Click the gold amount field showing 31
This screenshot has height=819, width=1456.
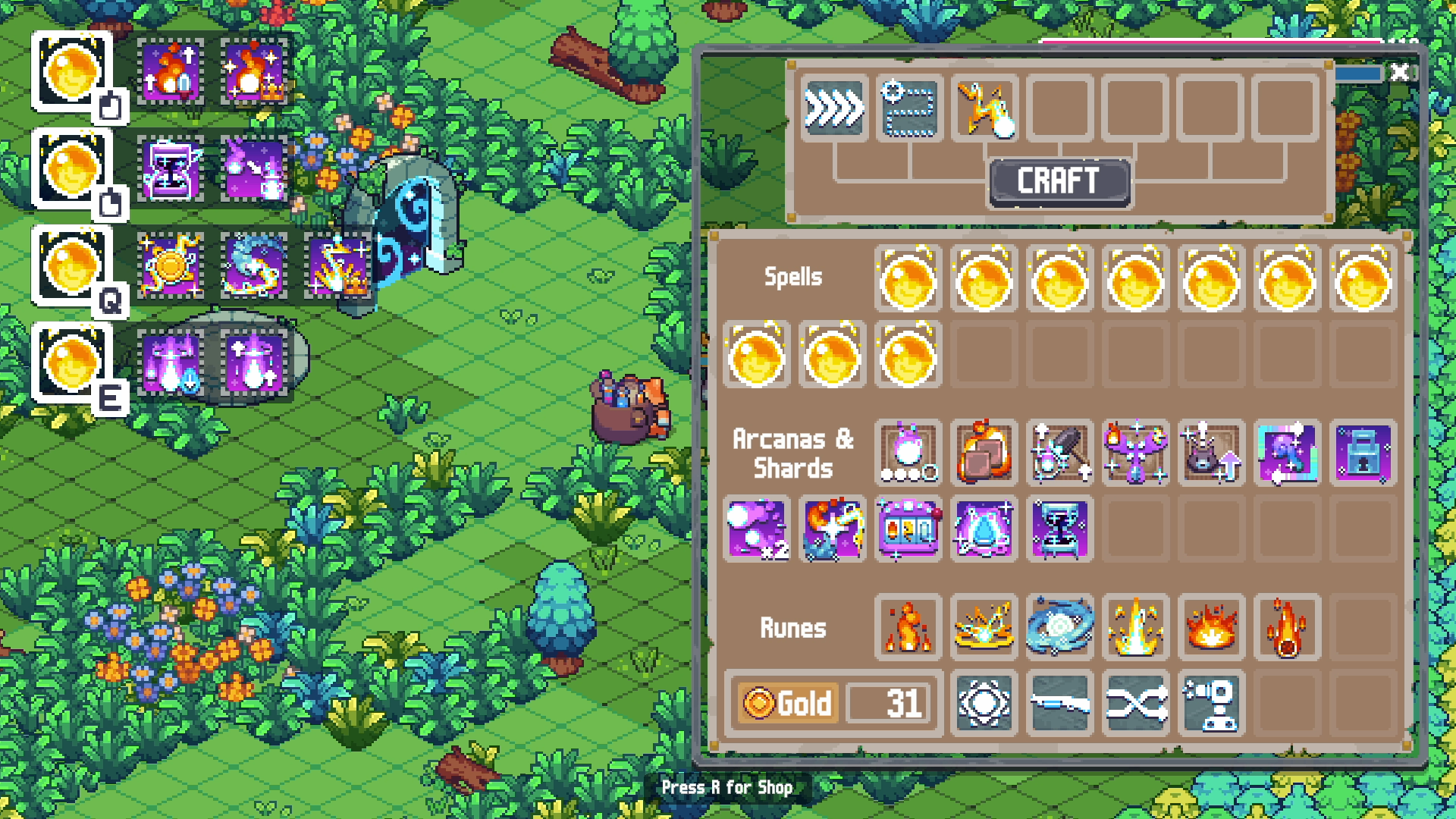point(889,704)
